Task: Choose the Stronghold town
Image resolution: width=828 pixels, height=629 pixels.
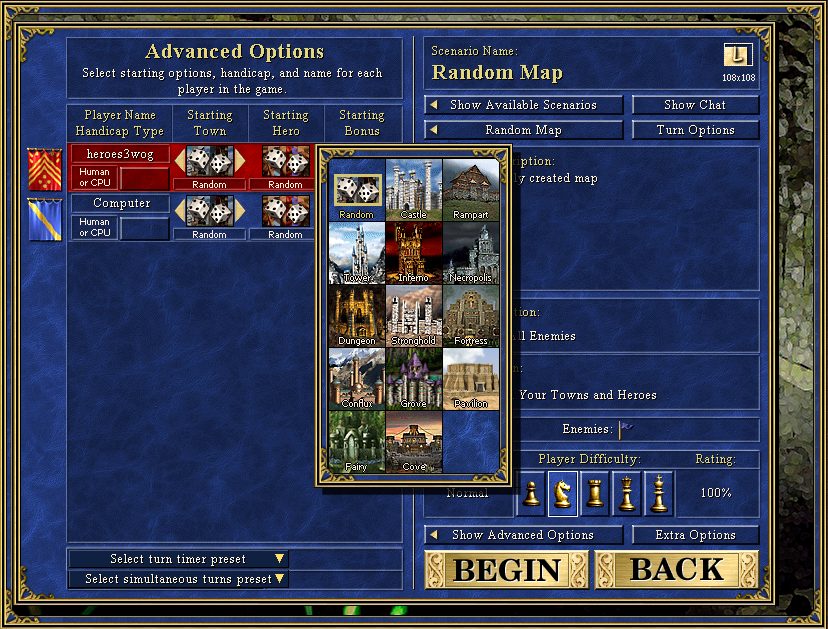Action: 413,315
